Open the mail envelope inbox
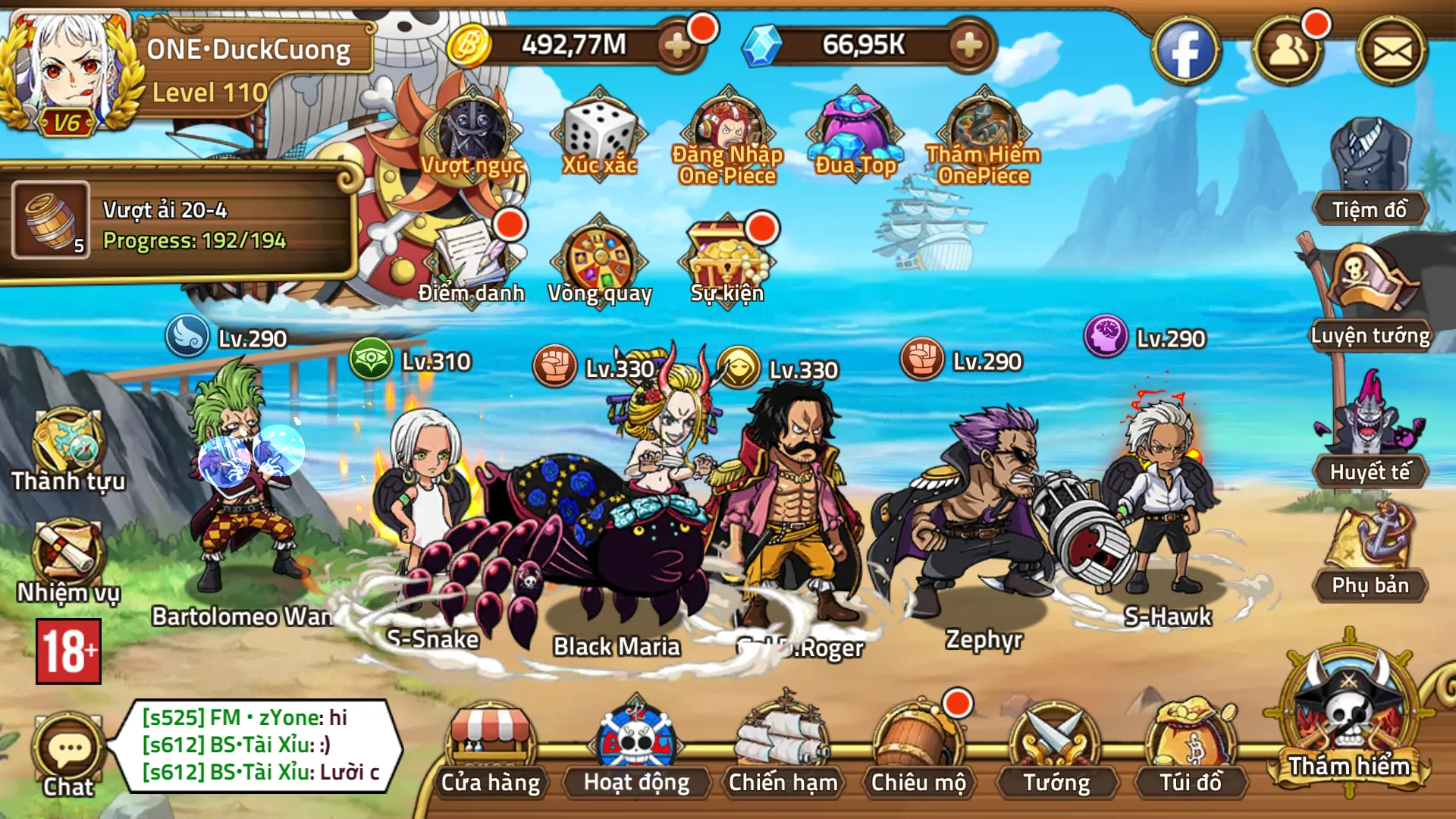This screenshot has height=819, width=1456. [1392, 51]
